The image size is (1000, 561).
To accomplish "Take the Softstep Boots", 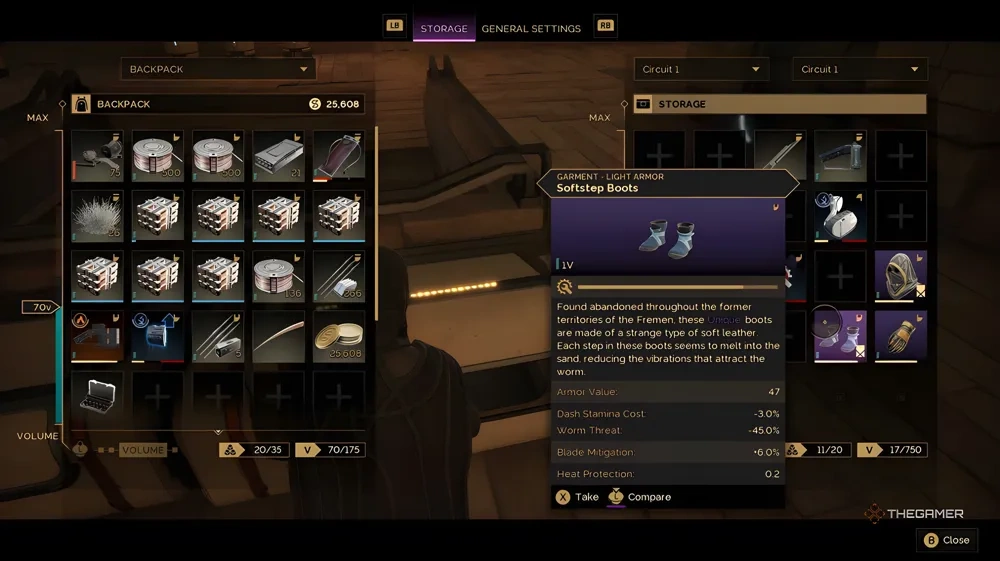I will pos(576,497).
